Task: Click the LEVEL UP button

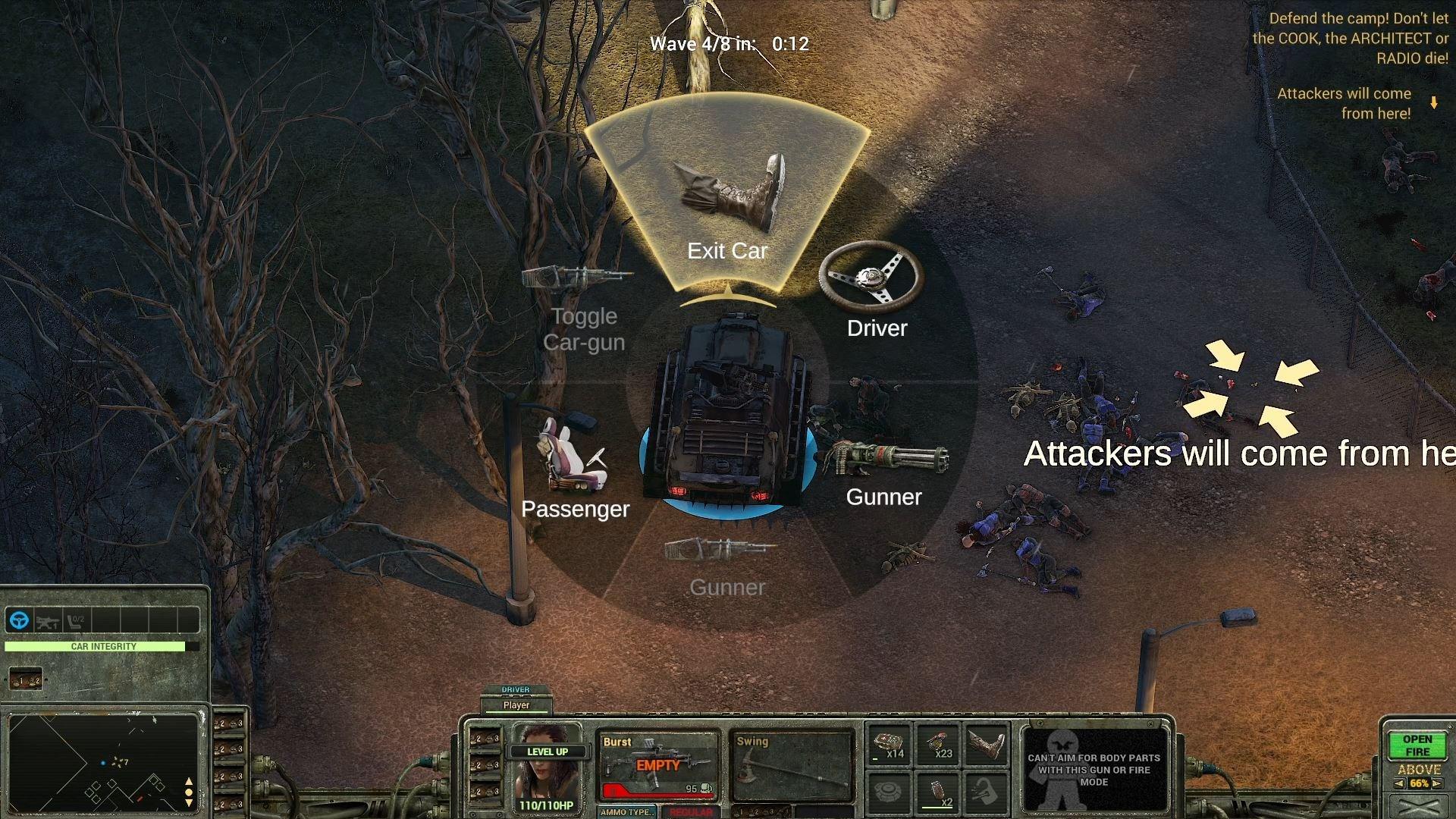Action: pyautogui.click(x=550, y=752)
